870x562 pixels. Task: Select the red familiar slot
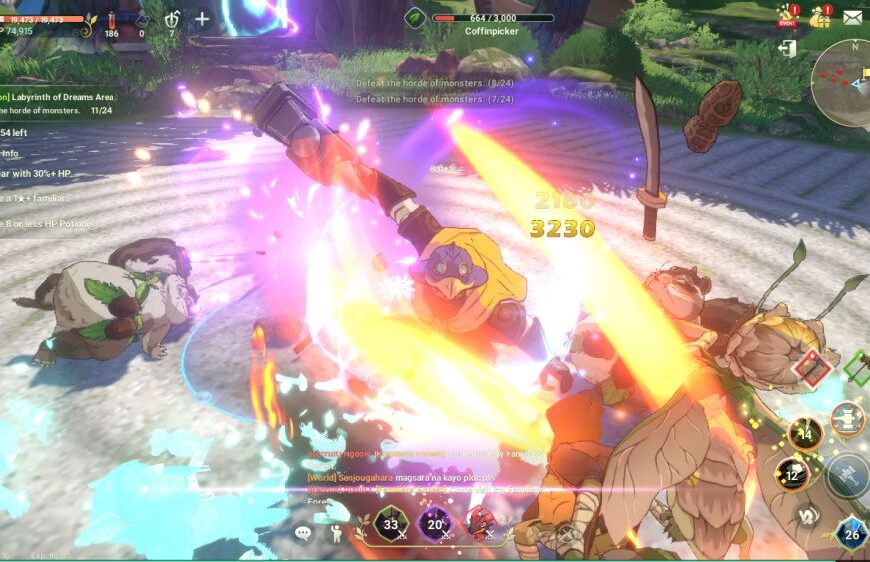coord(482,523)
